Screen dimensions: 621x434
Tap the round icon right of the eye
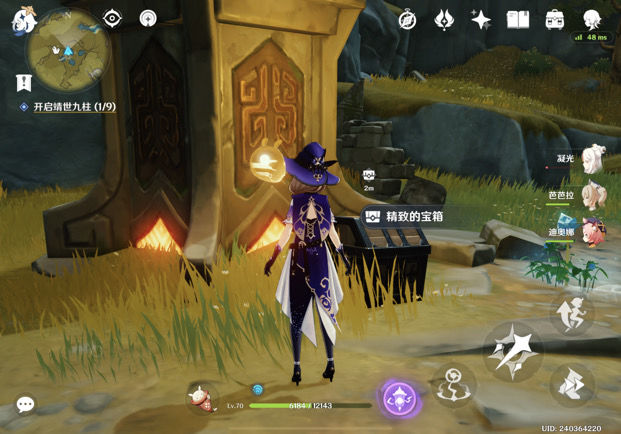[148, 19]
